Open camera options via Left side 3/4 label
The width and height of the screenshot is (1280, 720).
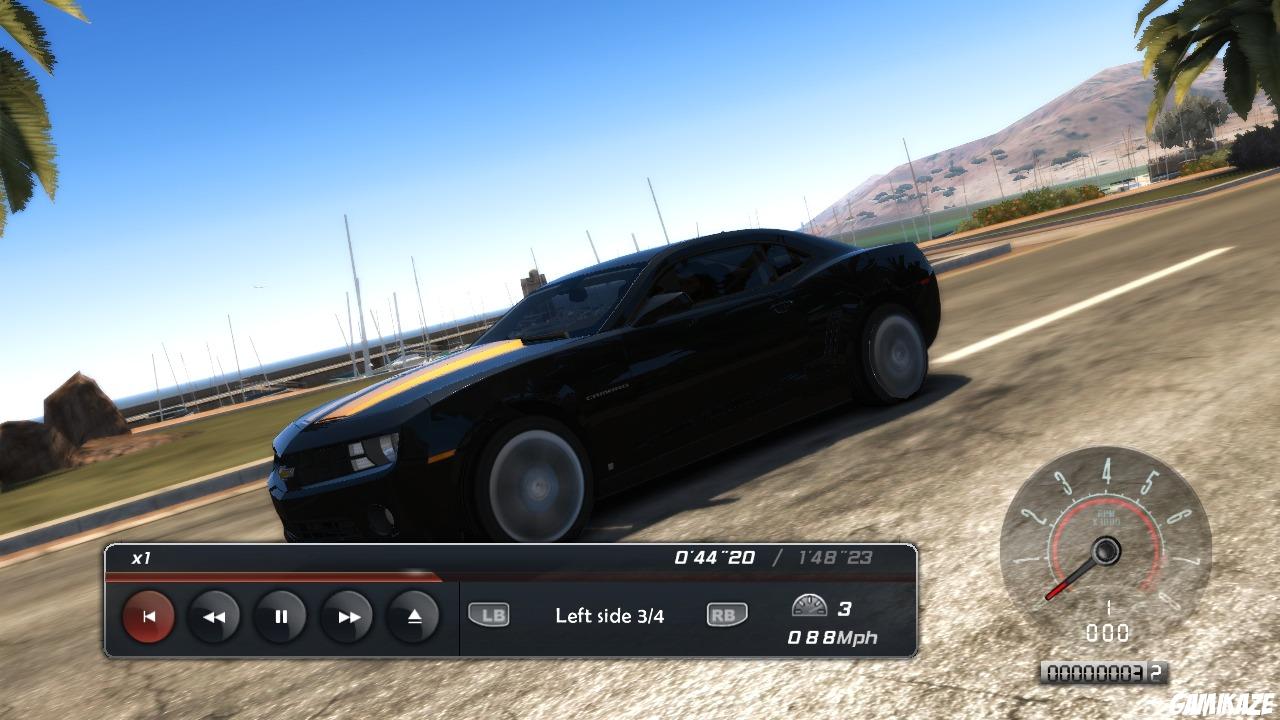(x=610, y=616)
